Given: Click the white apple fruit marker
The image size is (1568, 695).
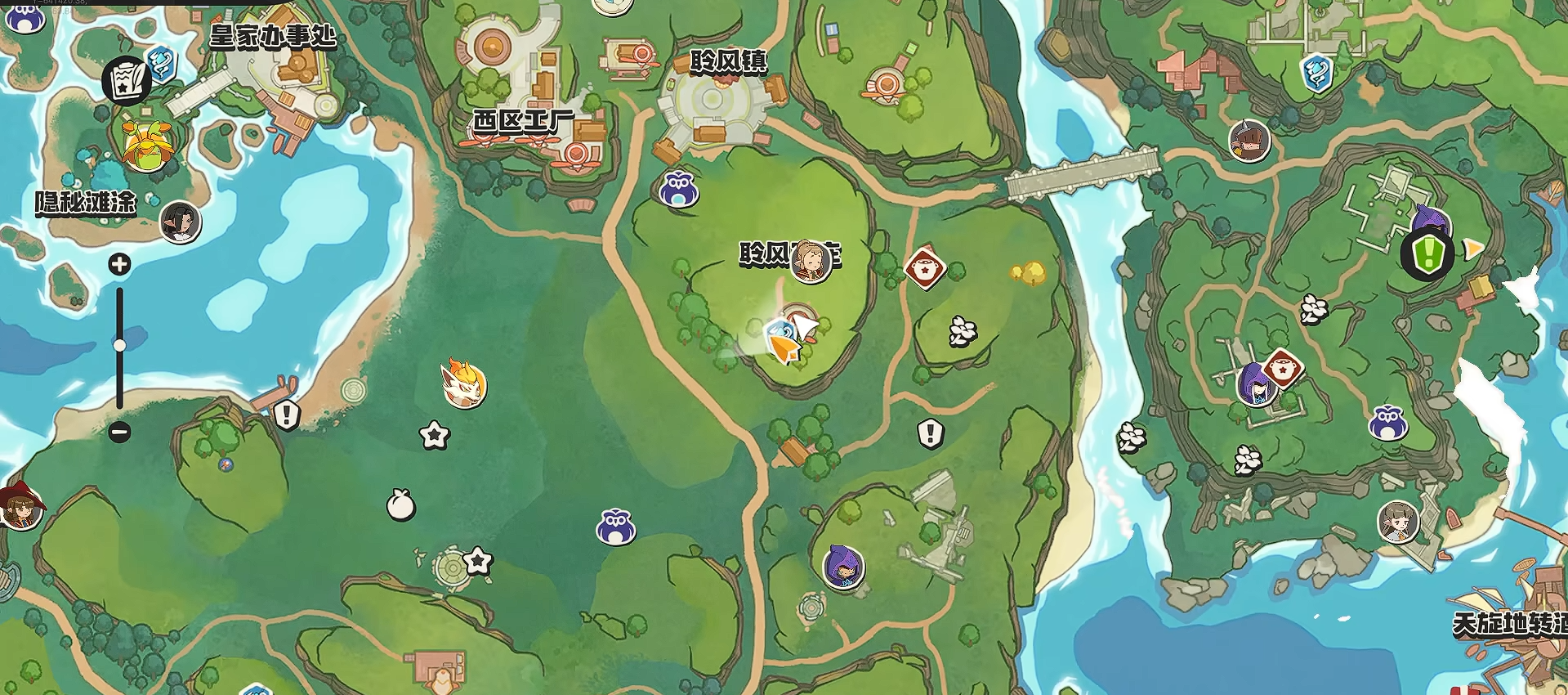Looking at the screenshot, I should pyautogui.click(x=400, y=504).
